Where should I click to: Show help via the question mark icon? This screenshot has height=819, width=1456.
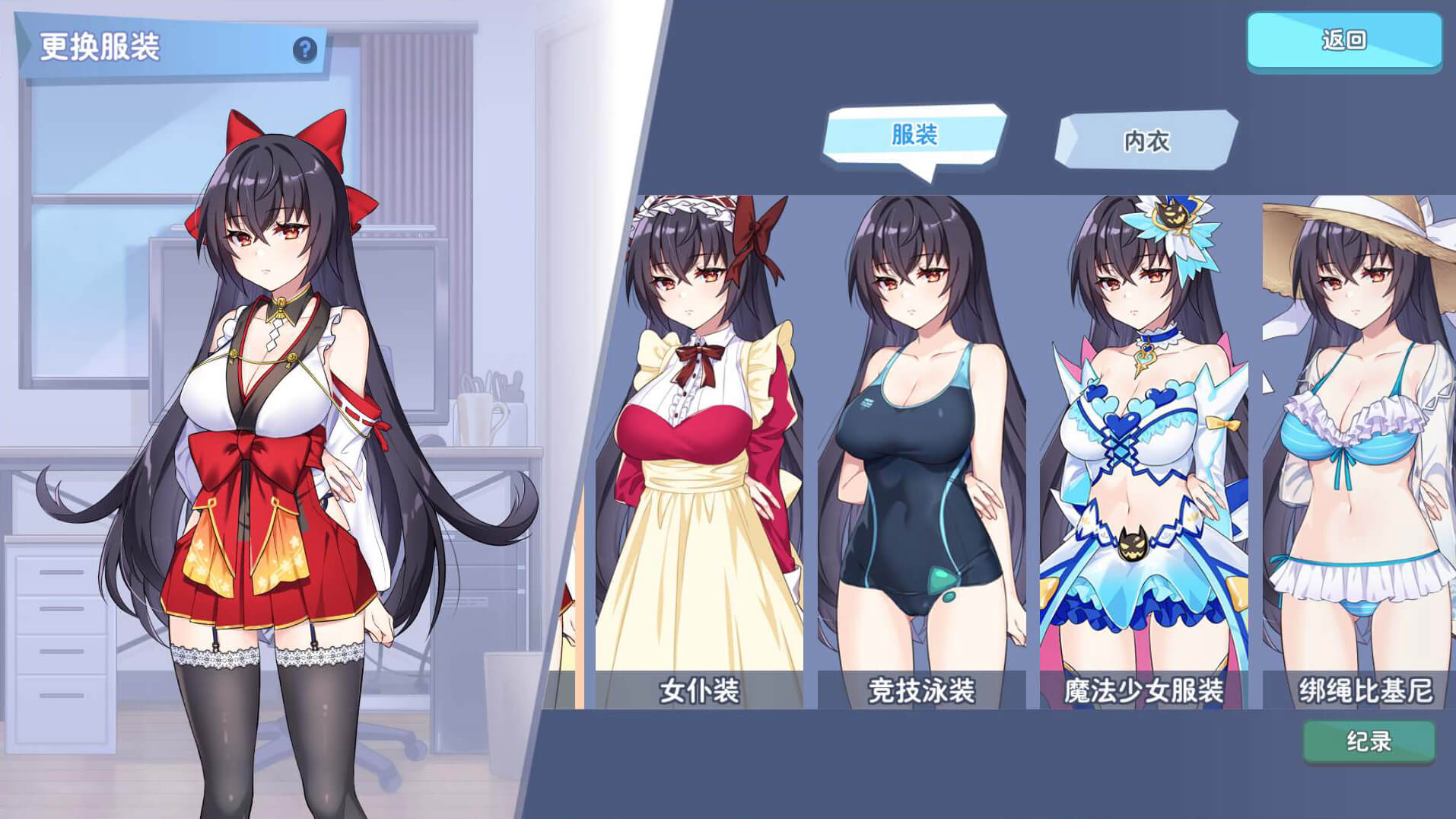(x=305, y=50)
